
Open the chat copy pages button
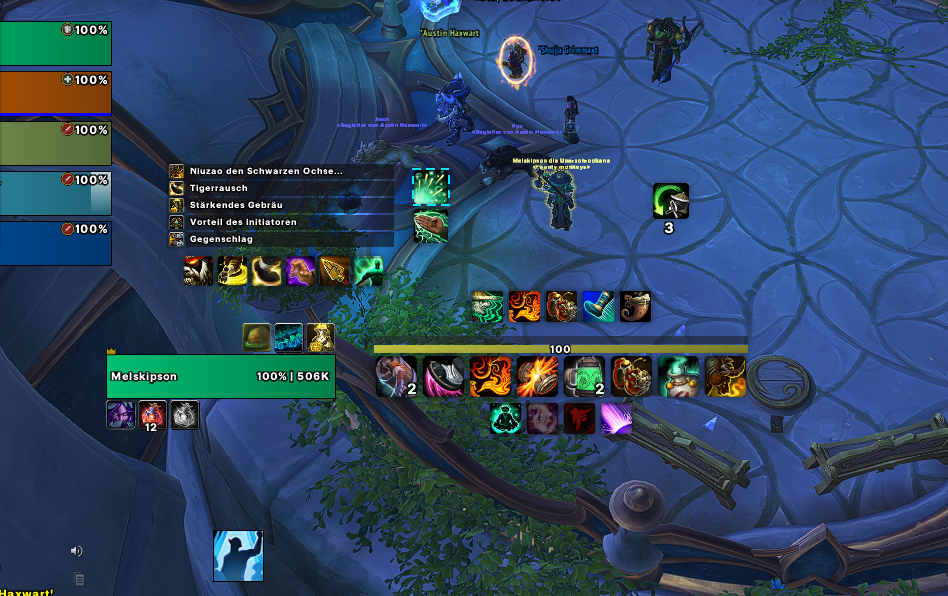[79, 578]
